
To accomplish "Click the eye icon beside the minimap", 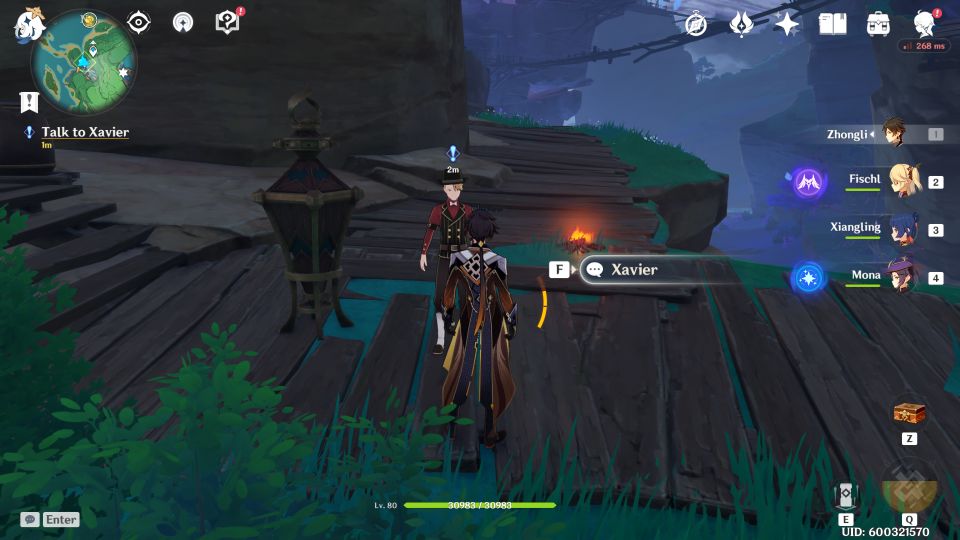I will tap(138, 23).
